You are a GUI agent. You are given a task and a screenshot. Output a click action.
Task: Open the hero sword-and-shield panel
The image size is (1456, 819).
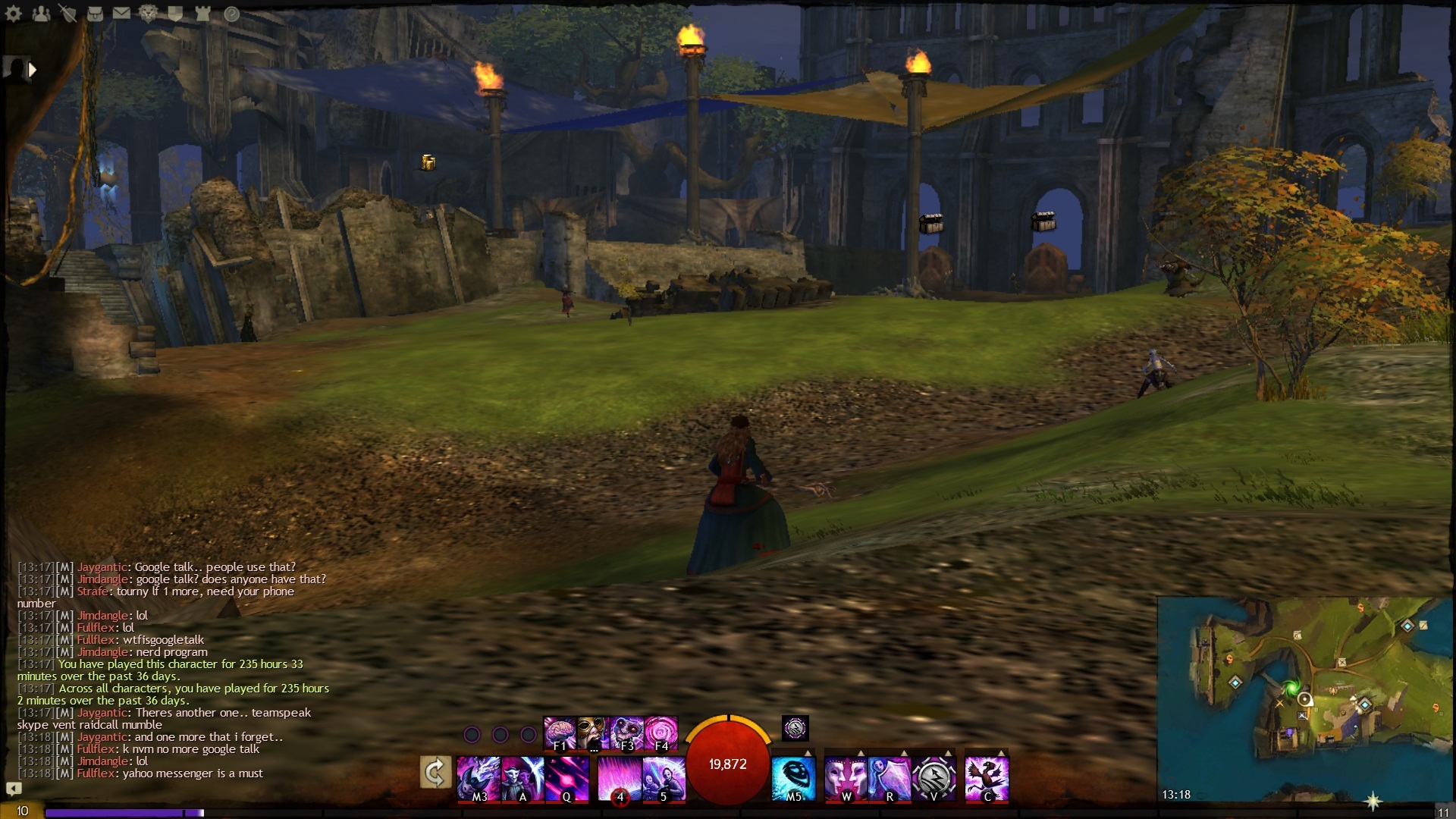click(x=68, y=14)
